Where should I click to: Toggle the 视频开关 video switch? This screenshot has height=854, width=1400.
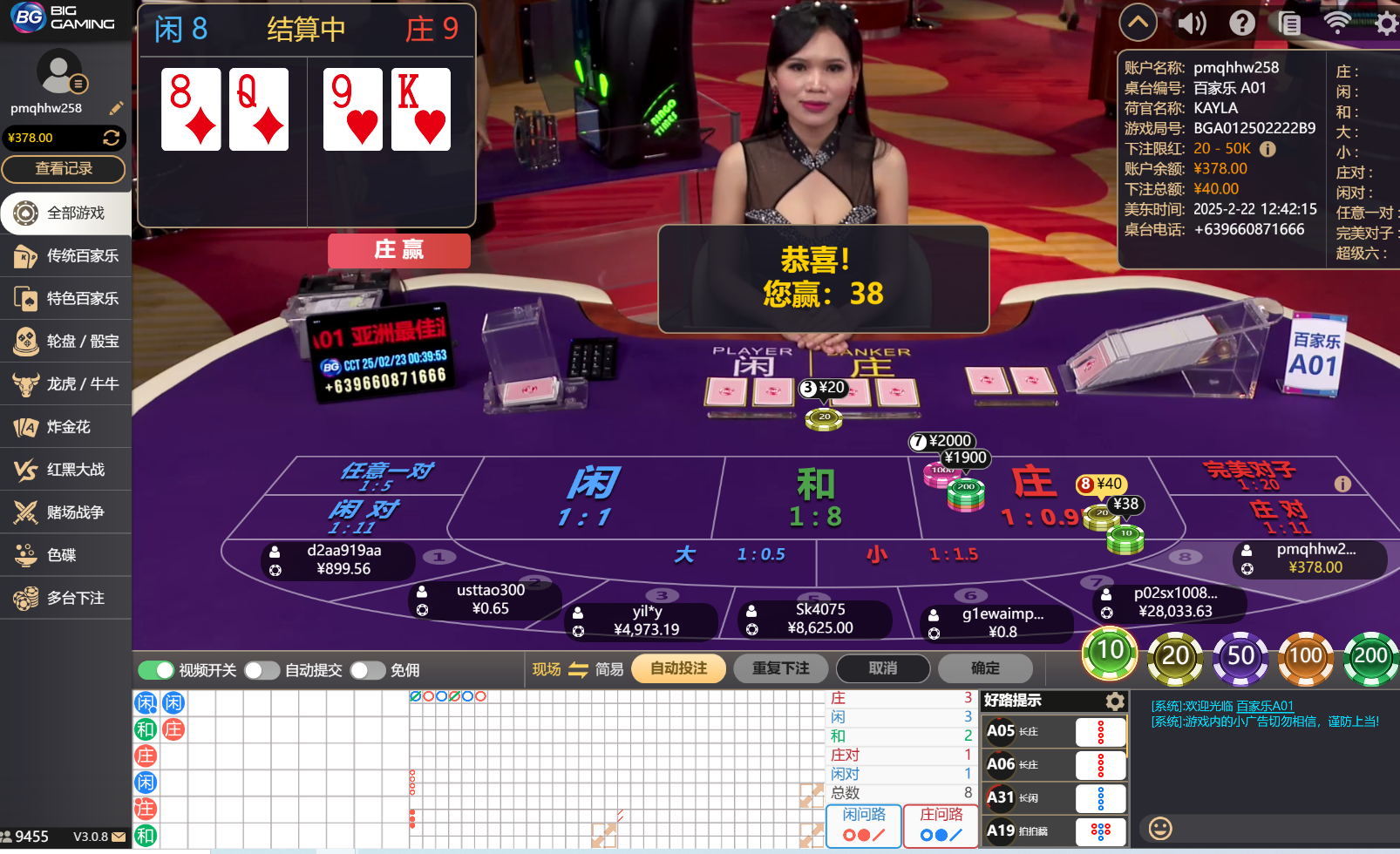(157, 670)
